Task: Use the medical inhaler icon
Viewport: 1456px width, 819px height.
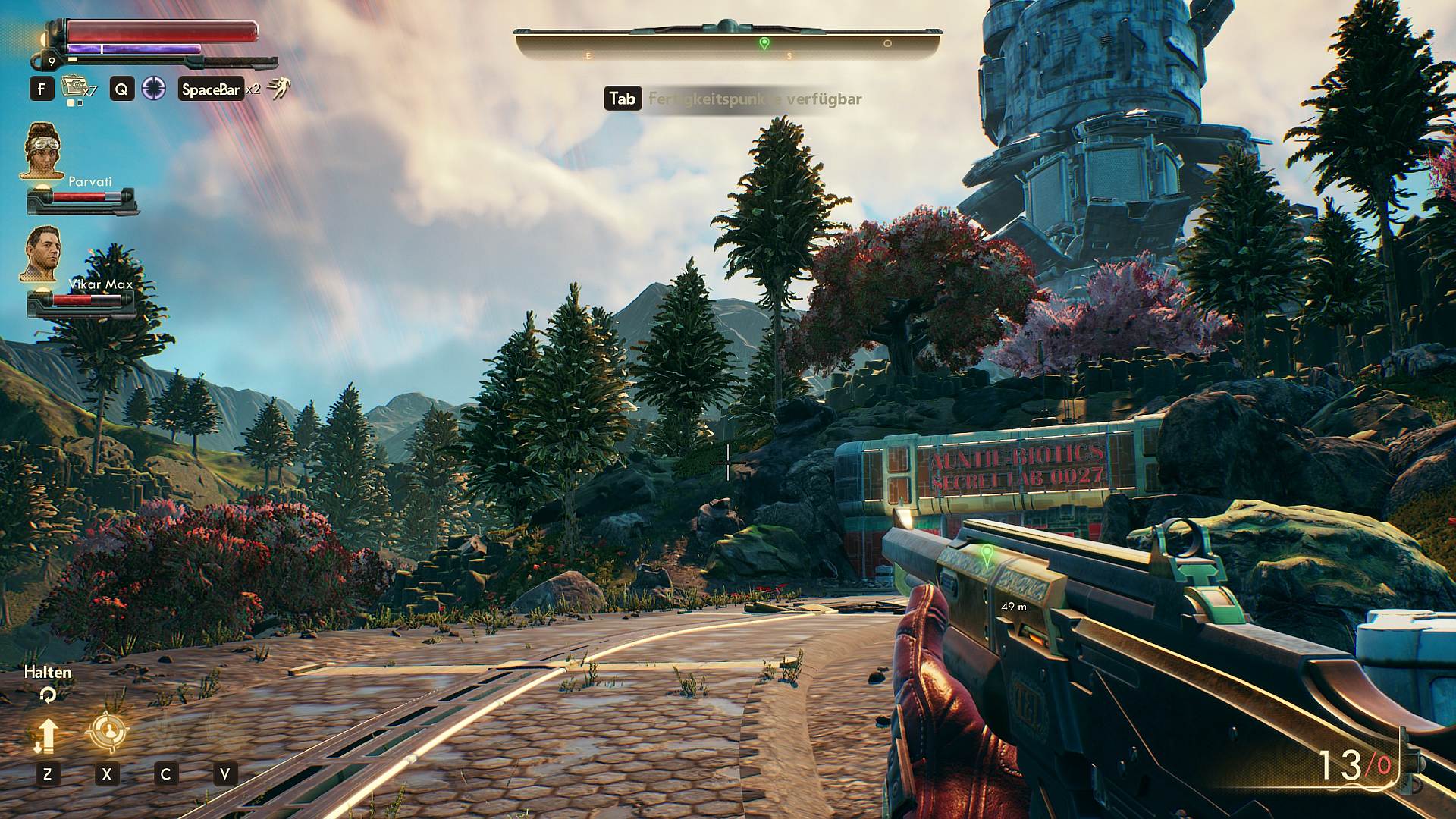Action: [73, 87]
